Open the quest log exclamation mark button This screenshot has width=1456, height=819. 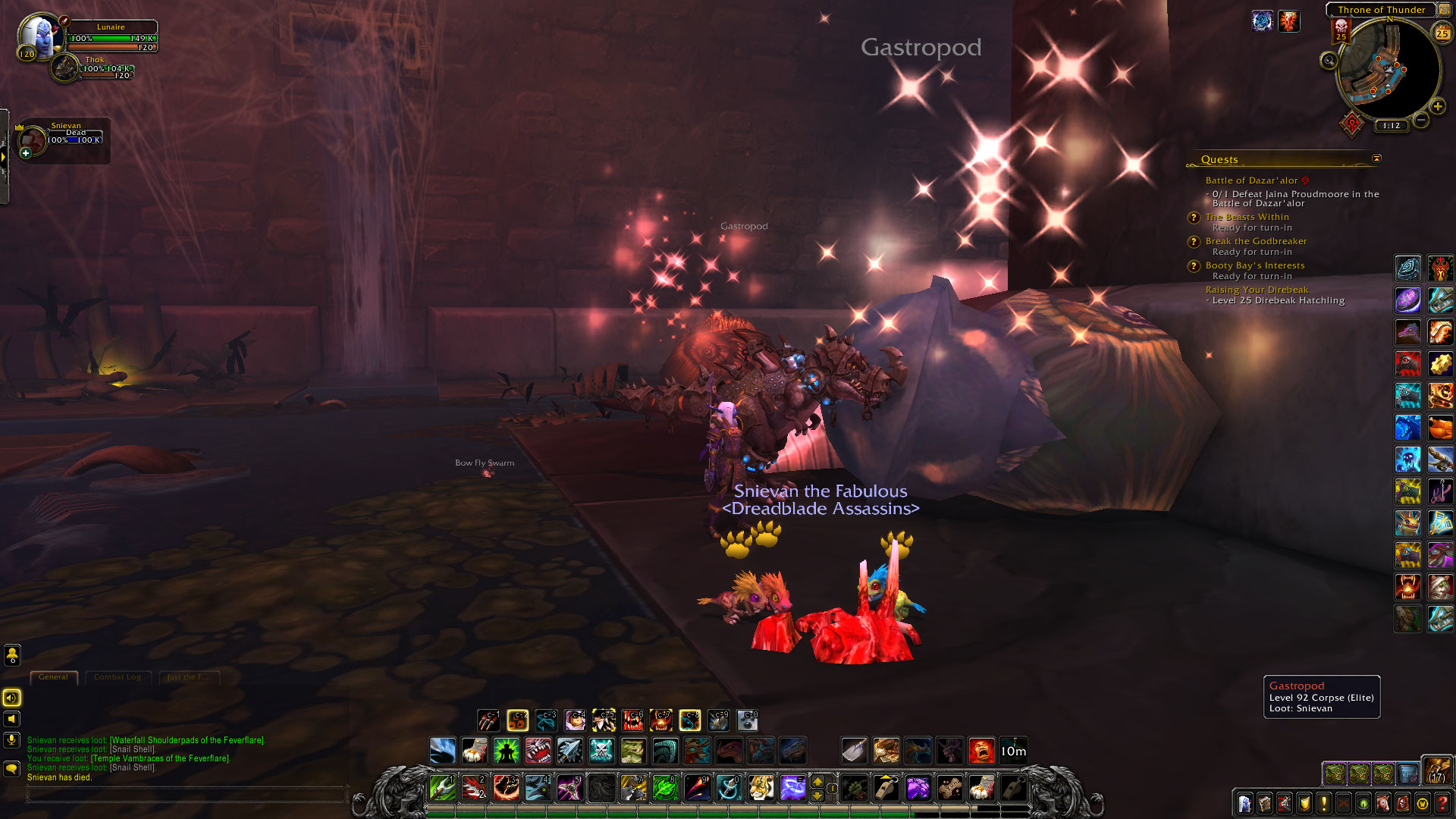(x=1323, y=803)
